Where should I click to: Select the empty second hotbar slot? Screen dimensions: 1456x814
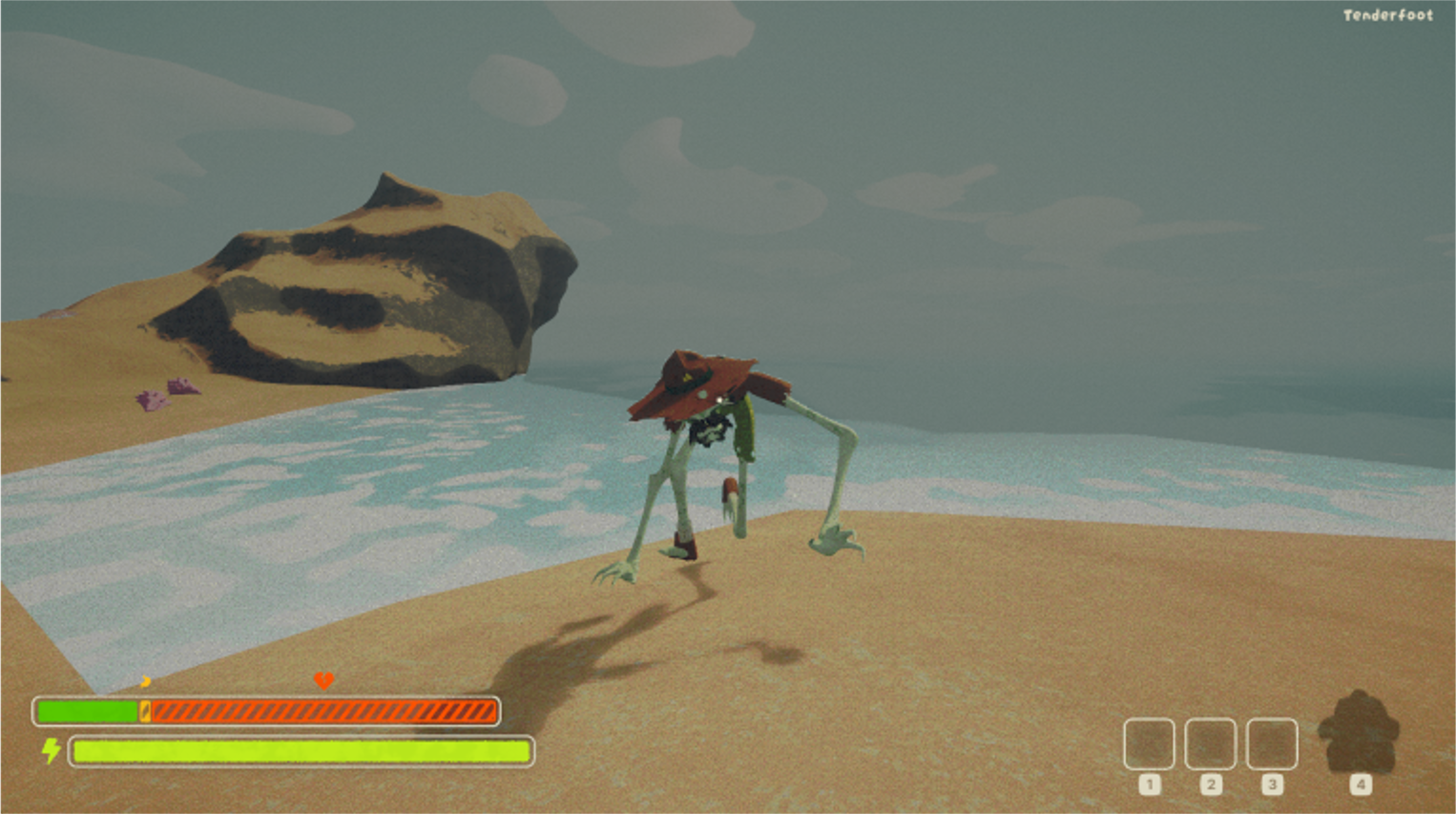1212,742
